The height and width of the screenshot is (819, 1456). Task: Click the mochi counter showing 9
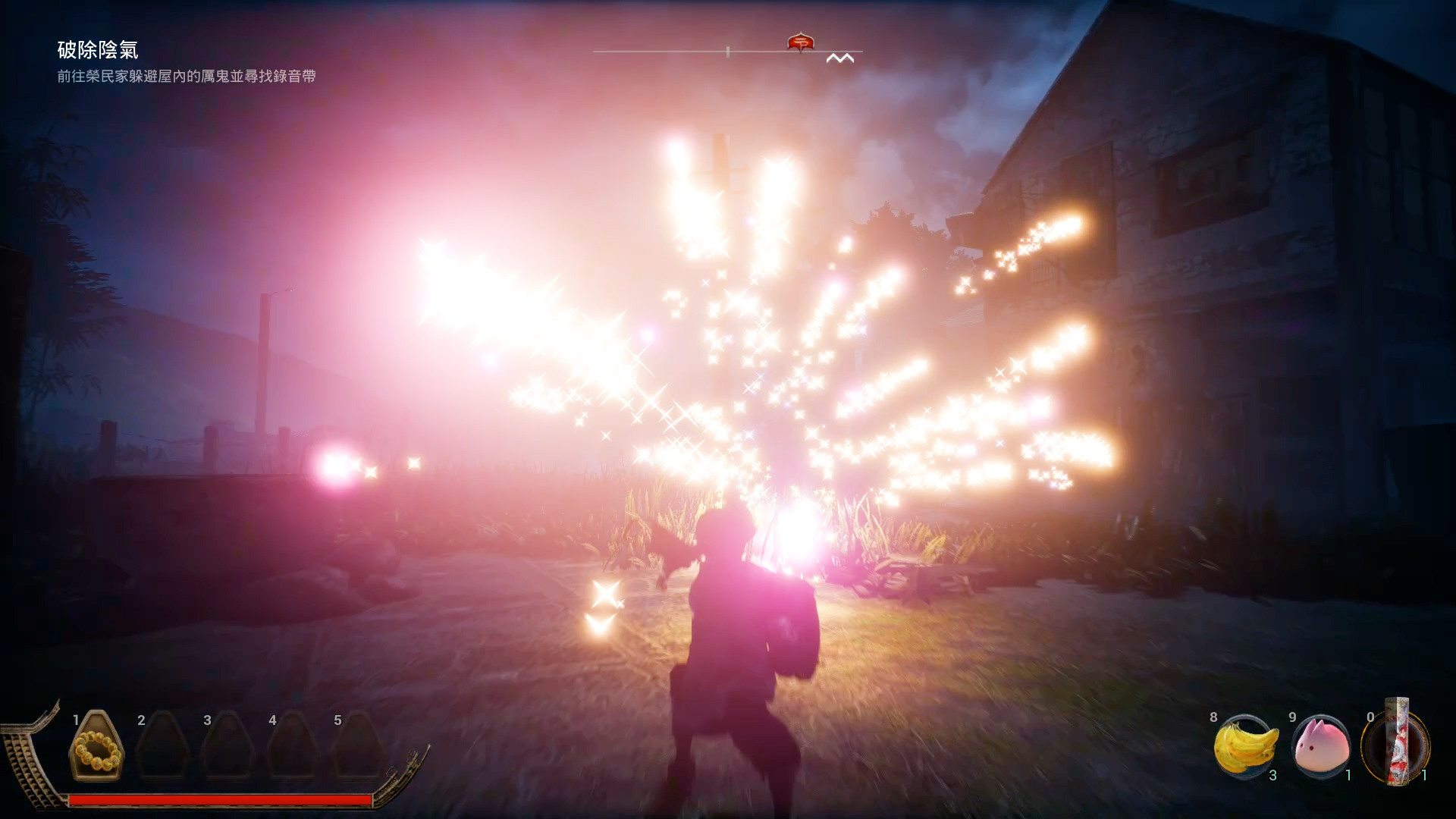1294,715
